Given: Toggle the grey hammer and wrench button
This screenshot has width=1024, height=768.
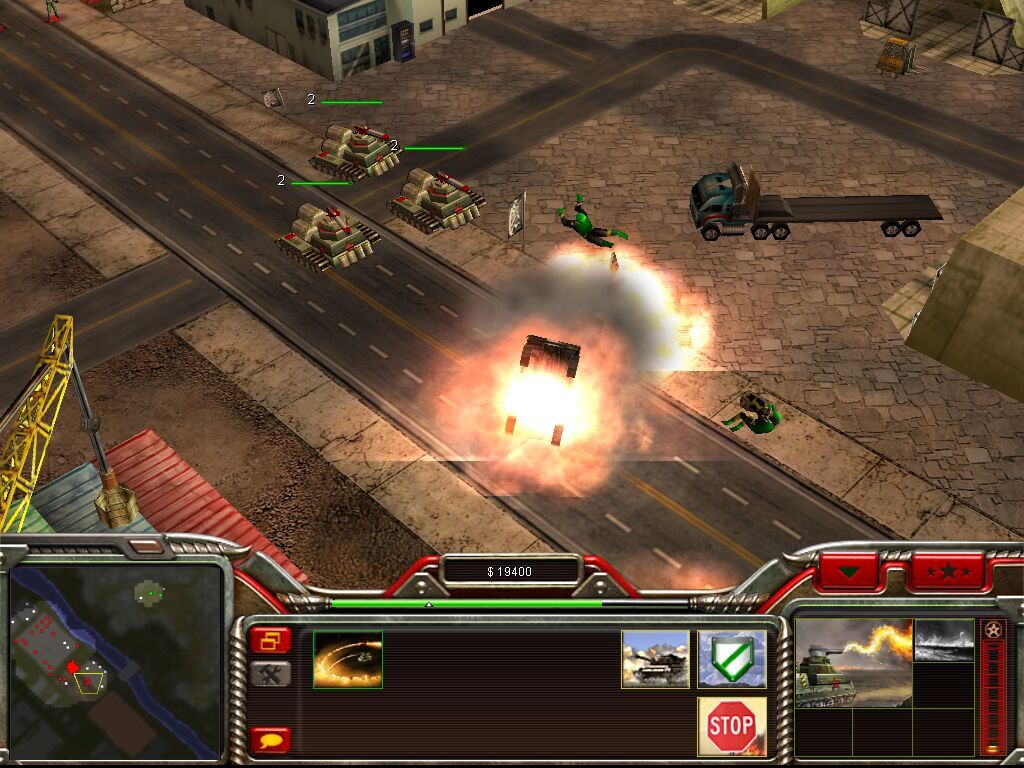Looking at the screenshot, I should (270, 674).
